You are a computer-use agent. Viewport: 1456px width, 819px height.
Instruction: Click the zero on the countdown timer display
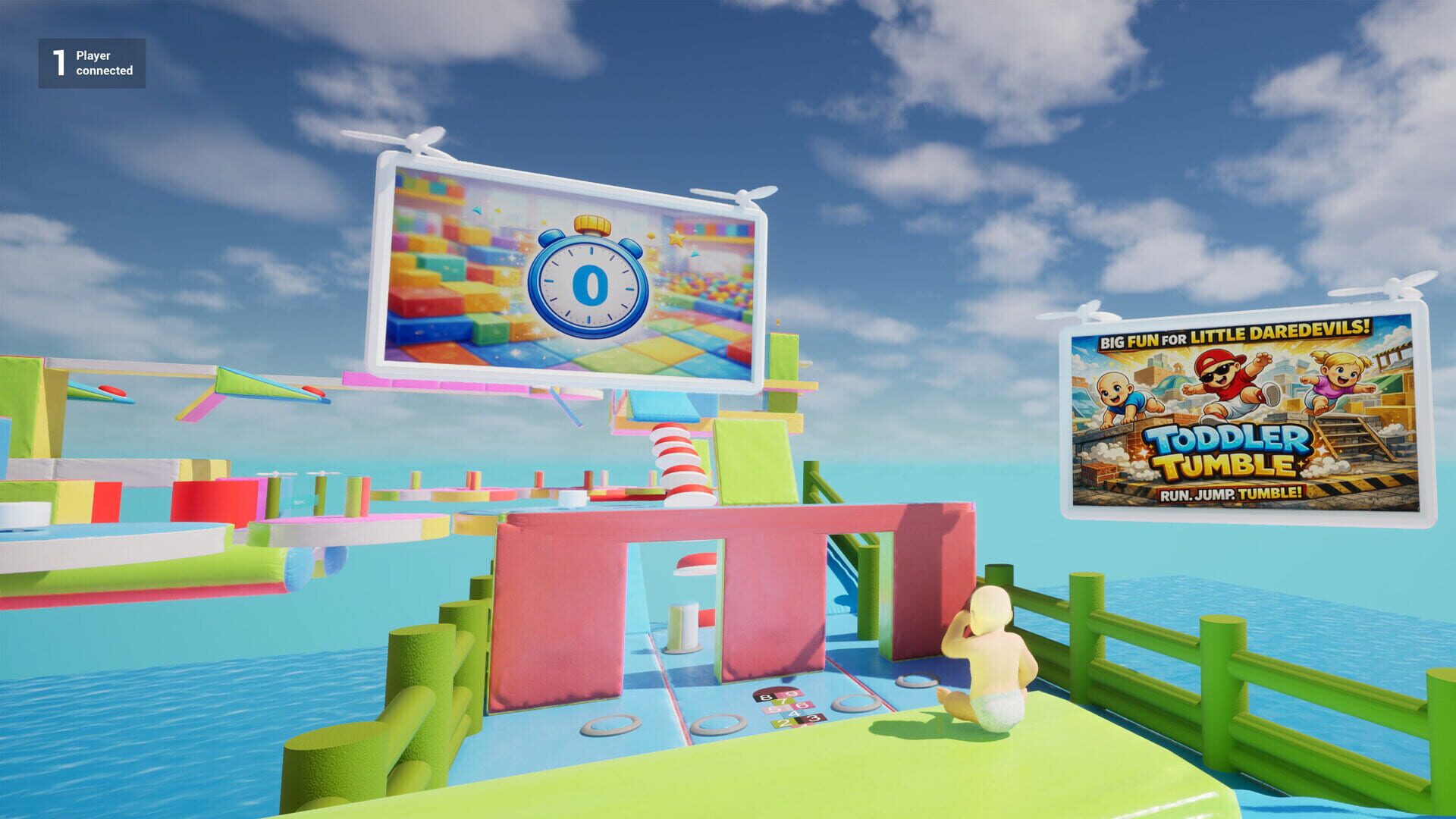(x=591, y=284)
